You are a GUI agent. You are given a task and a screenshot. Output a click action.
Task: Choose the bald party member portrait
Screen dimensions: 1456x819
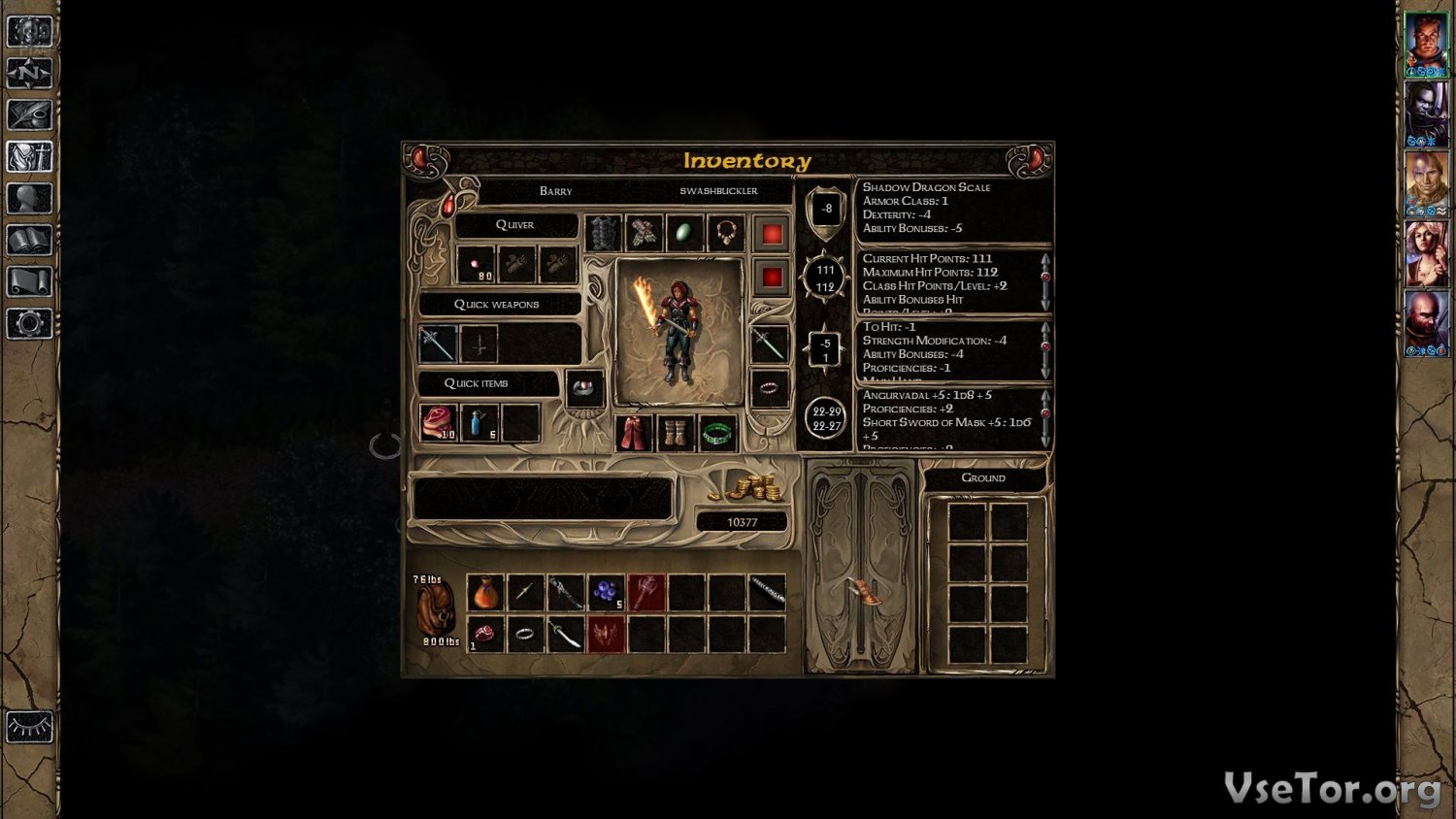click(1426, 321)
